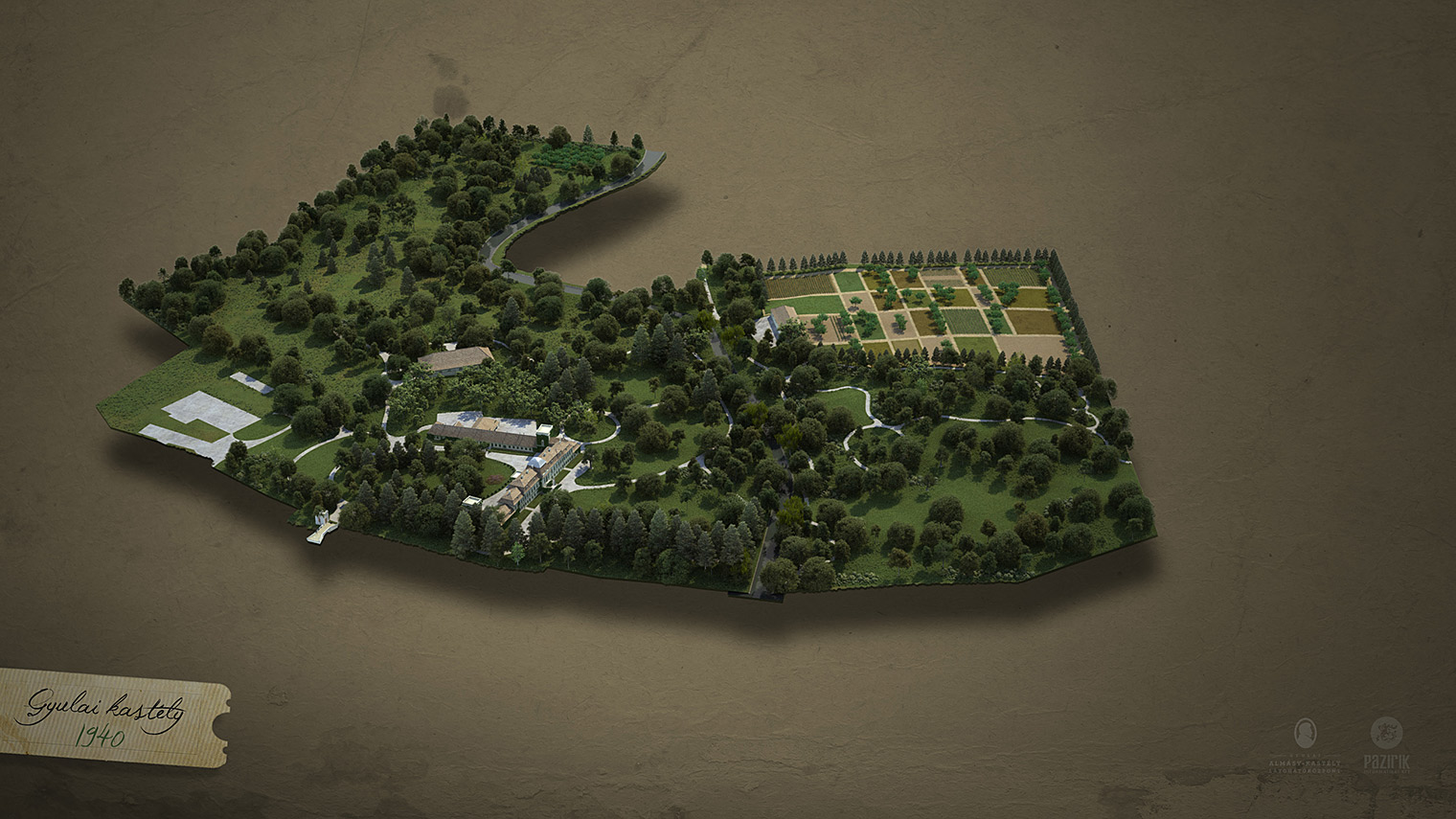
Task: Click the Pazirik logo
Action: pyautogui.click(x=1385, y=744)
